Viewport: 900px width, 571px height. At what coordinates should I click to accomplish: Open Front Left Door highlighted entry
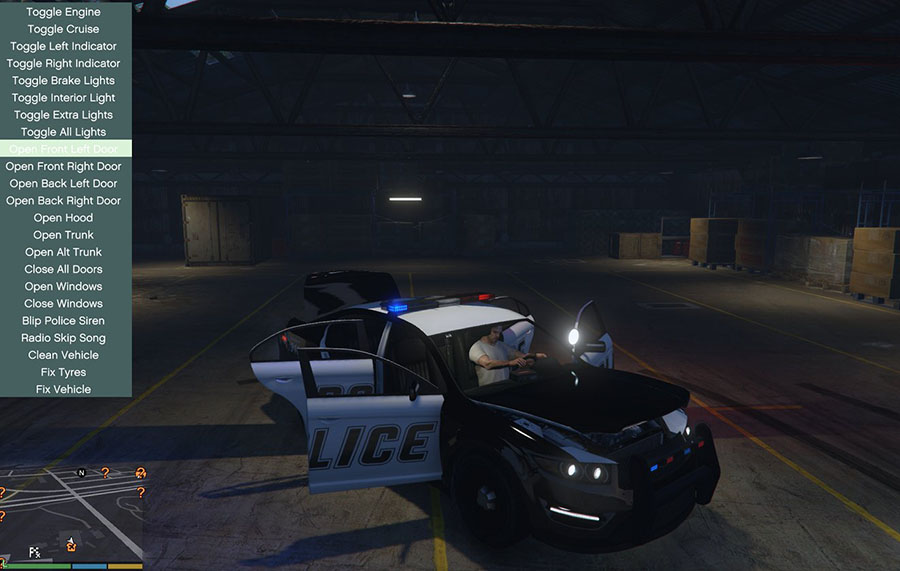[x=64, y=149]
